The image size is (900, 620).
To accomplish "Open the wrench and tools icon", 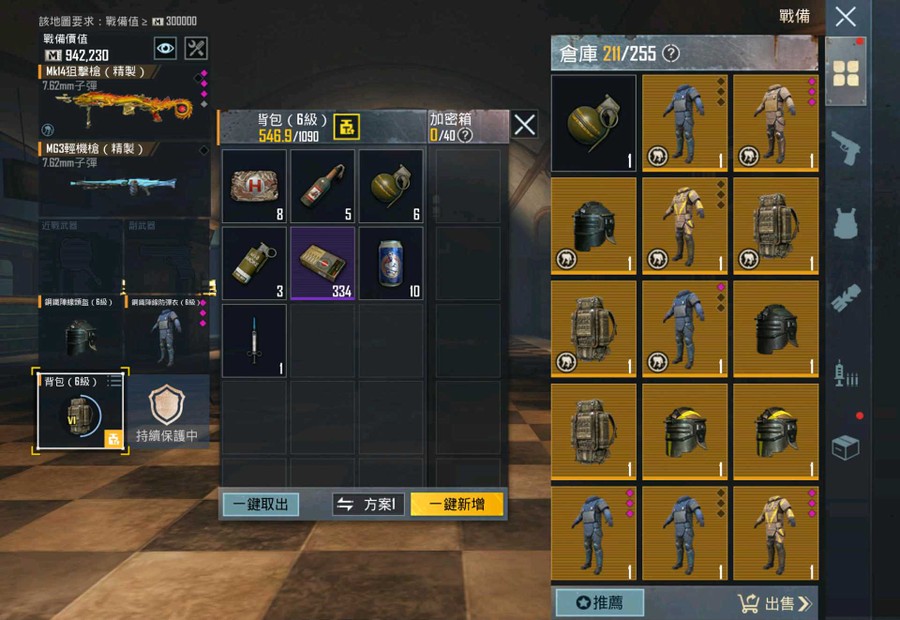I will (197, 47).
